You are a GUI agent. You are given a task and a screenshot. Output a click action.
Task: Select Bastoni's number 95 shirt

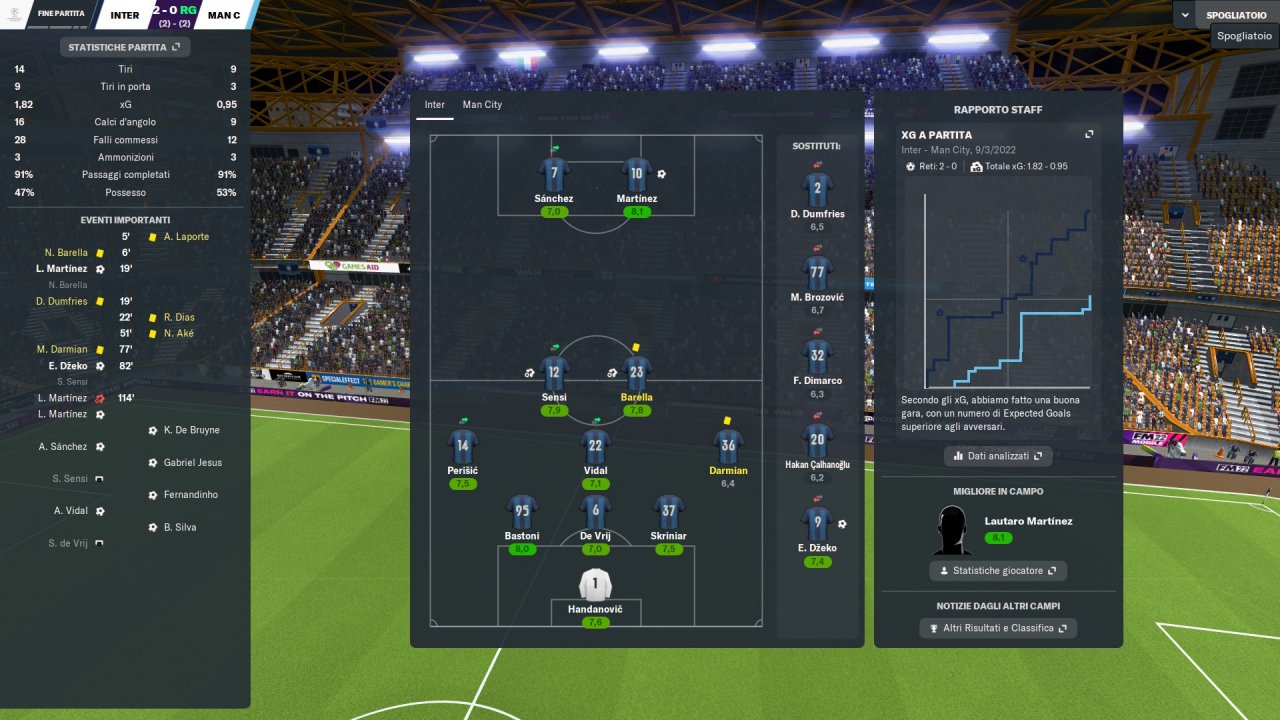(x=522, y=512)
